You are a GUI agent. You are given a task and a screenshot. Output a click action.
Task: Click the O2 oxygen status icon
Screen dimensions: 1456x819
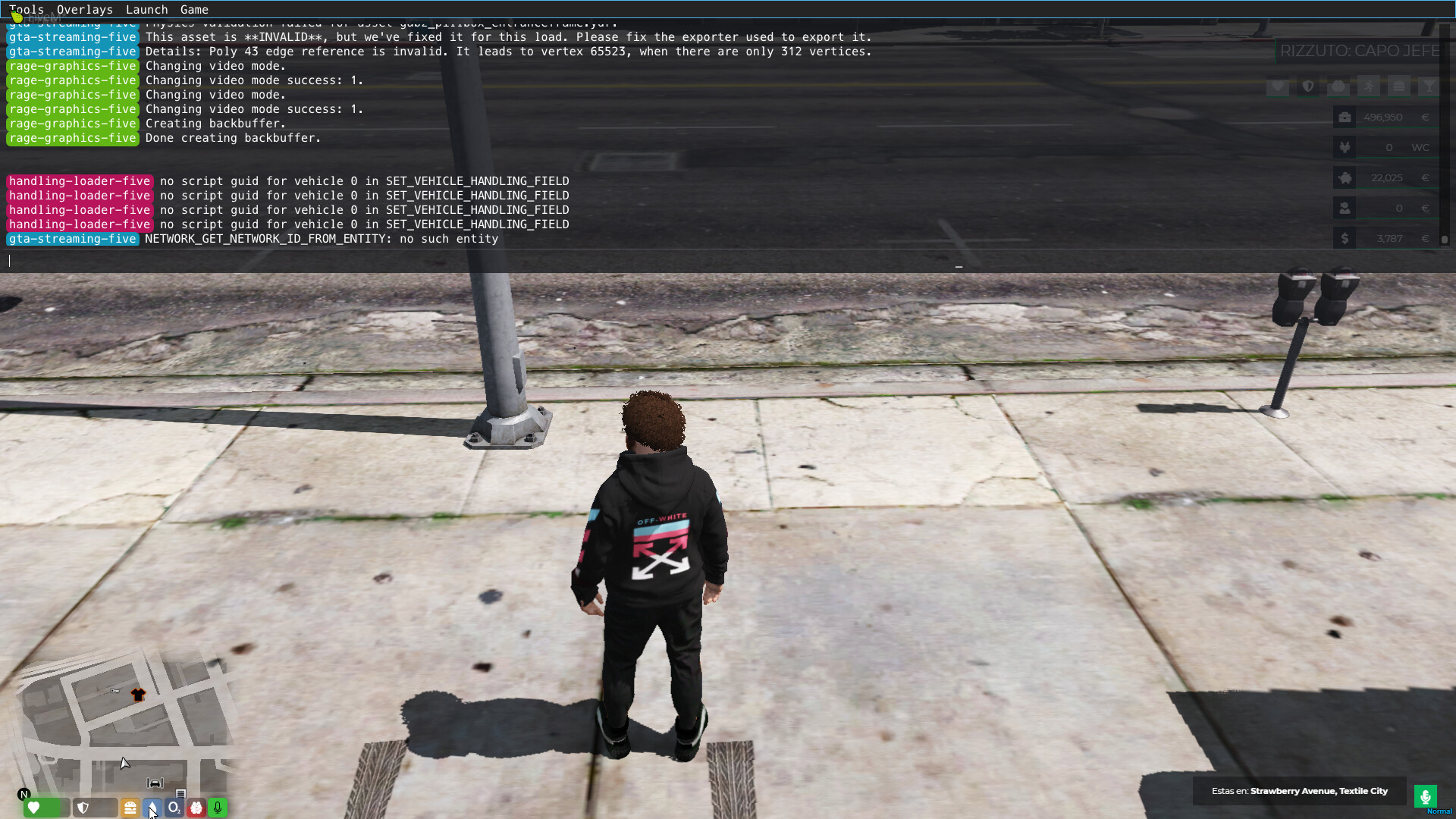coord(174,808)
